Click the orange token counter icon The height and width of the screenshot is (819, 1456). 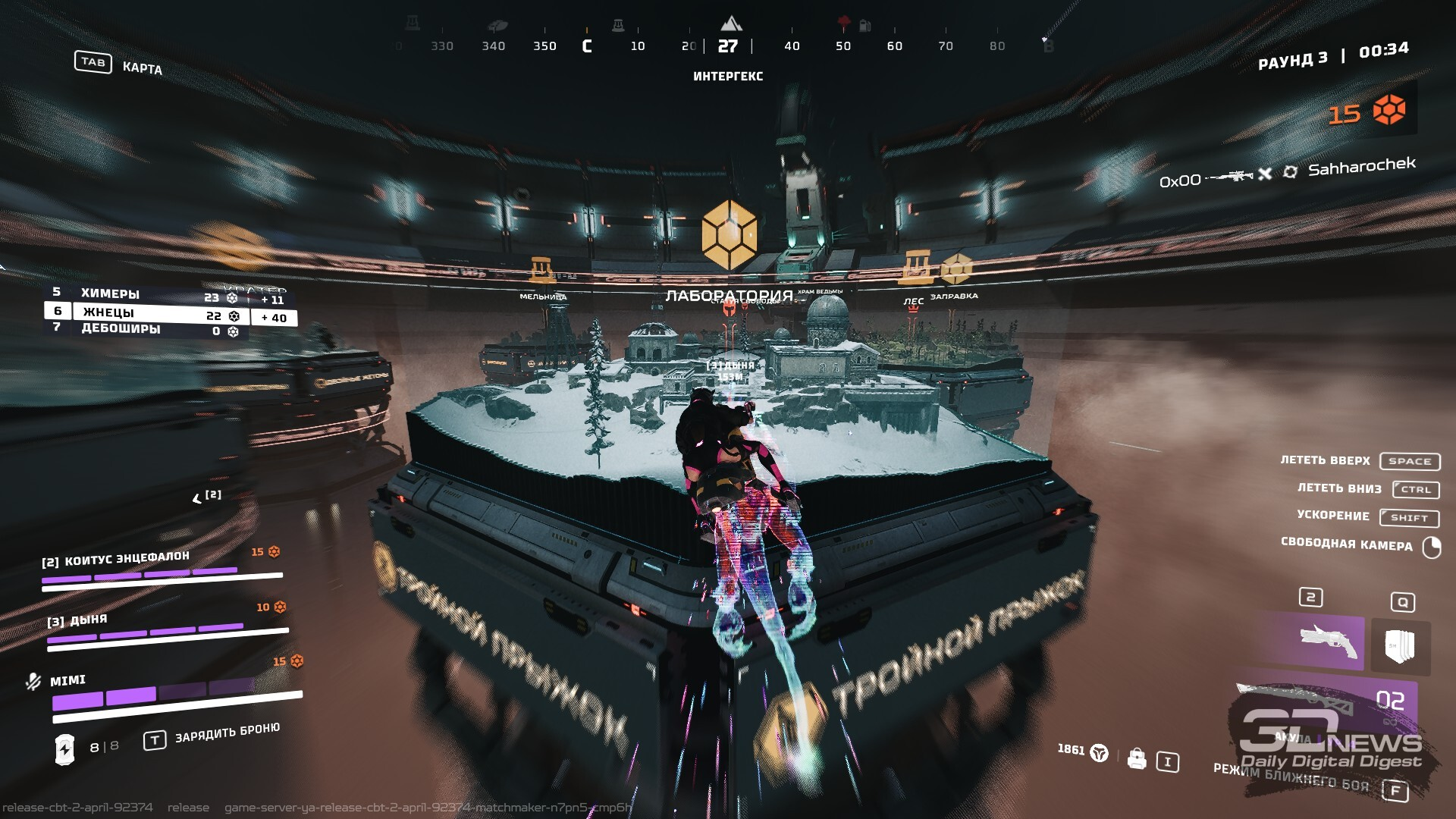click(1389, 110)
